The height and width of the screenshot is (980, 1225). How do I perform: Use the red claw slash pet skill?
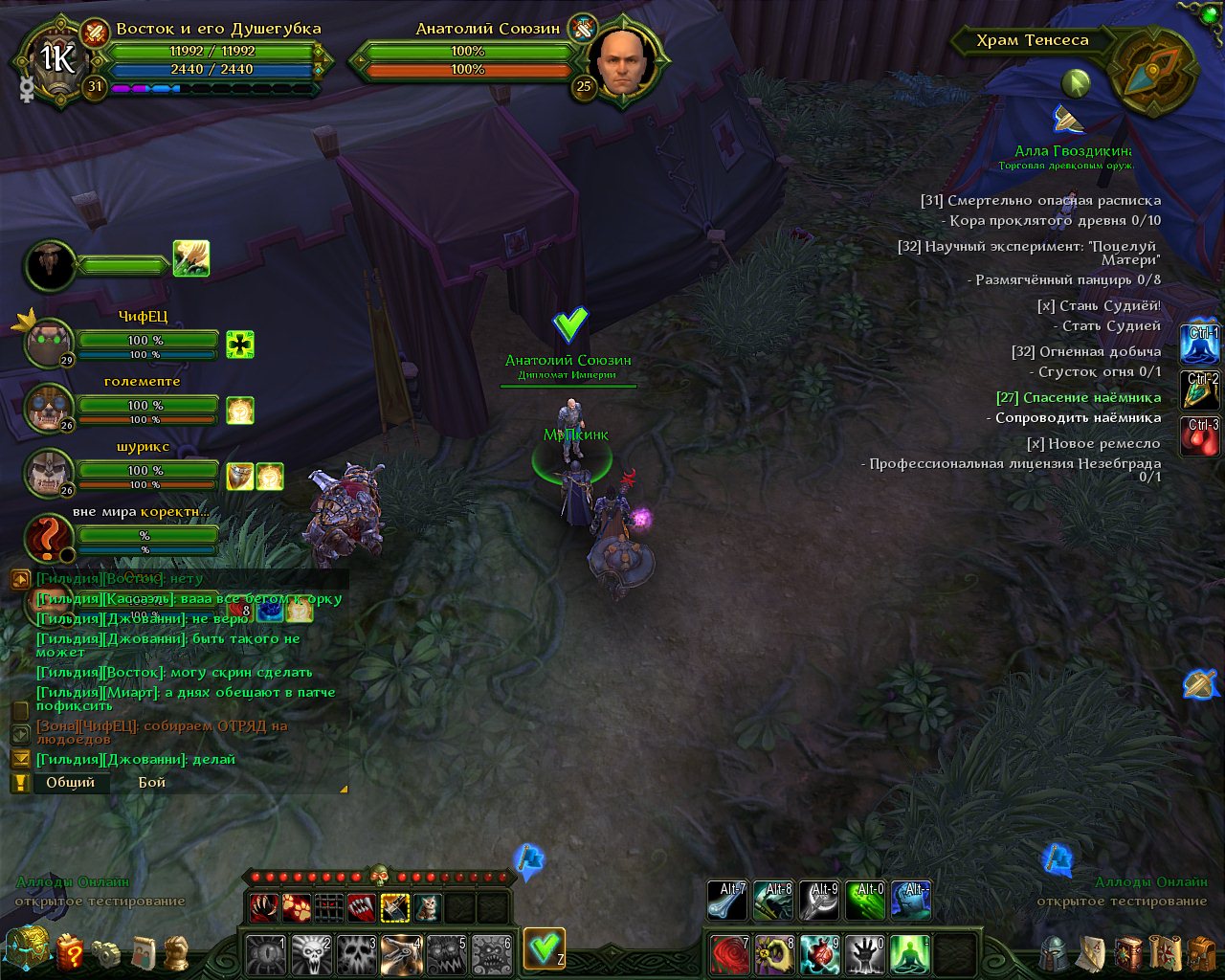(264, 906)
